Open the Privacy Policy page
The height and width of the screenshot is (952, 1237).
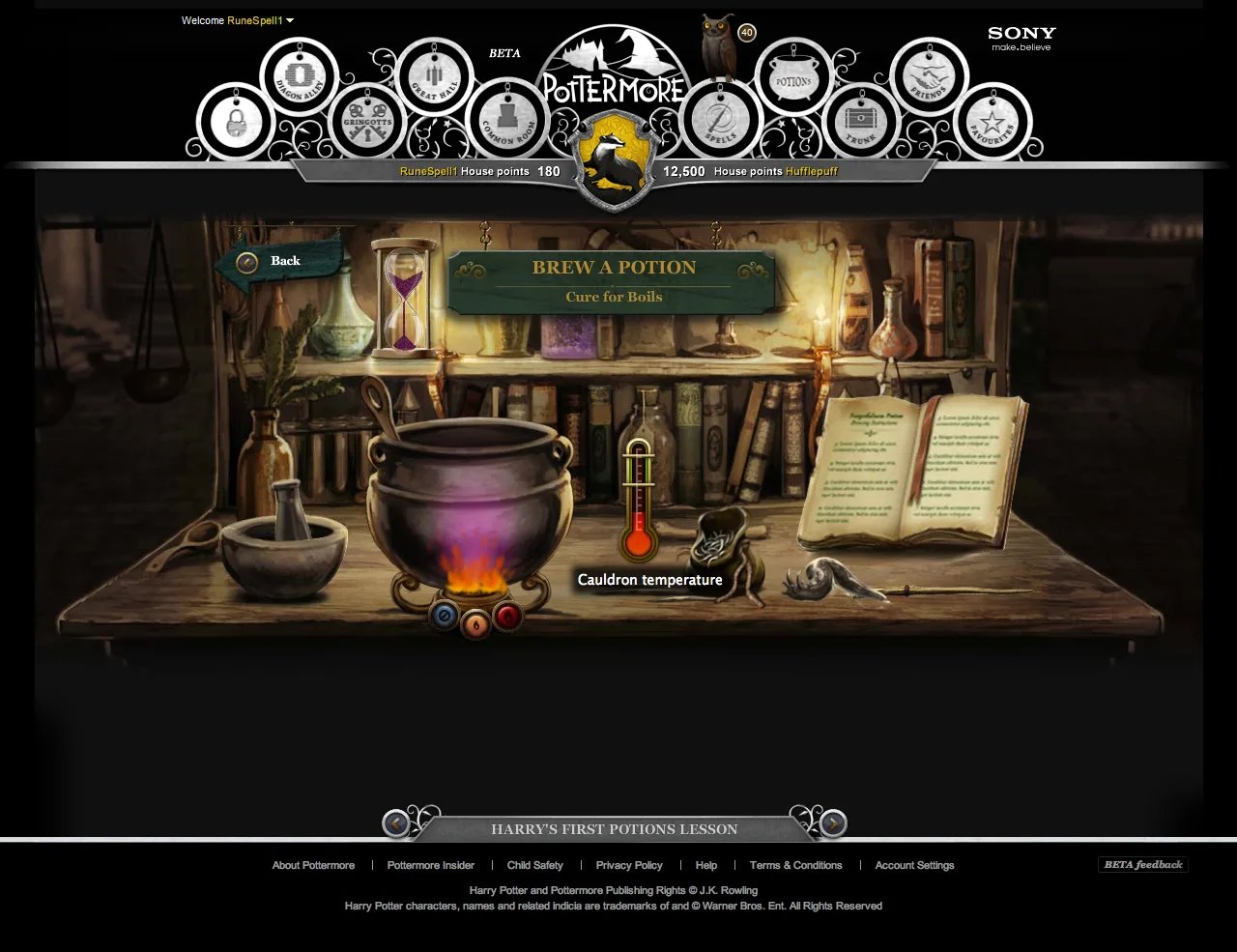(x=629, y=865)
